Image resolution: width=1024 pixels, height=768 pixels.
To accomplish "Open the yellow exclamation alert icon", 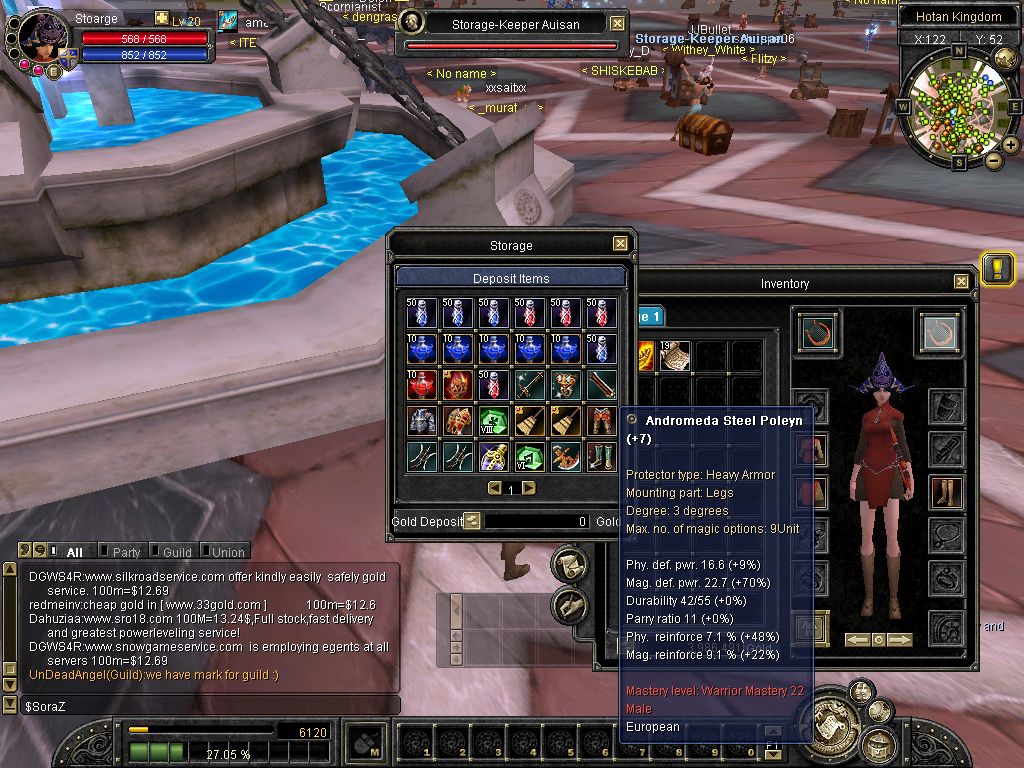I will pos(997,269).
